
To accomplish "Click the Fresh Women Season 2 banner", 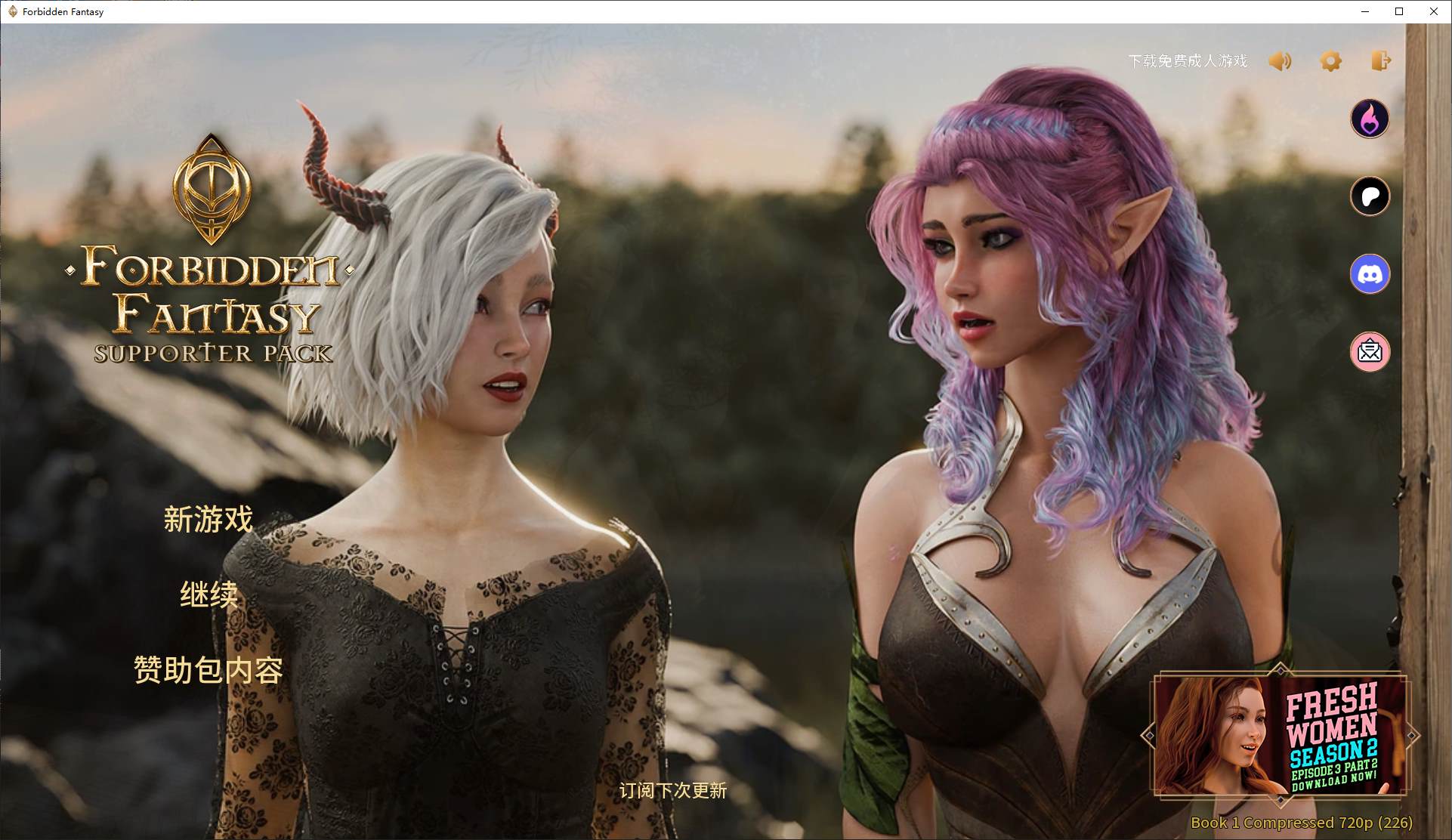I will (x=1280, y=736).
